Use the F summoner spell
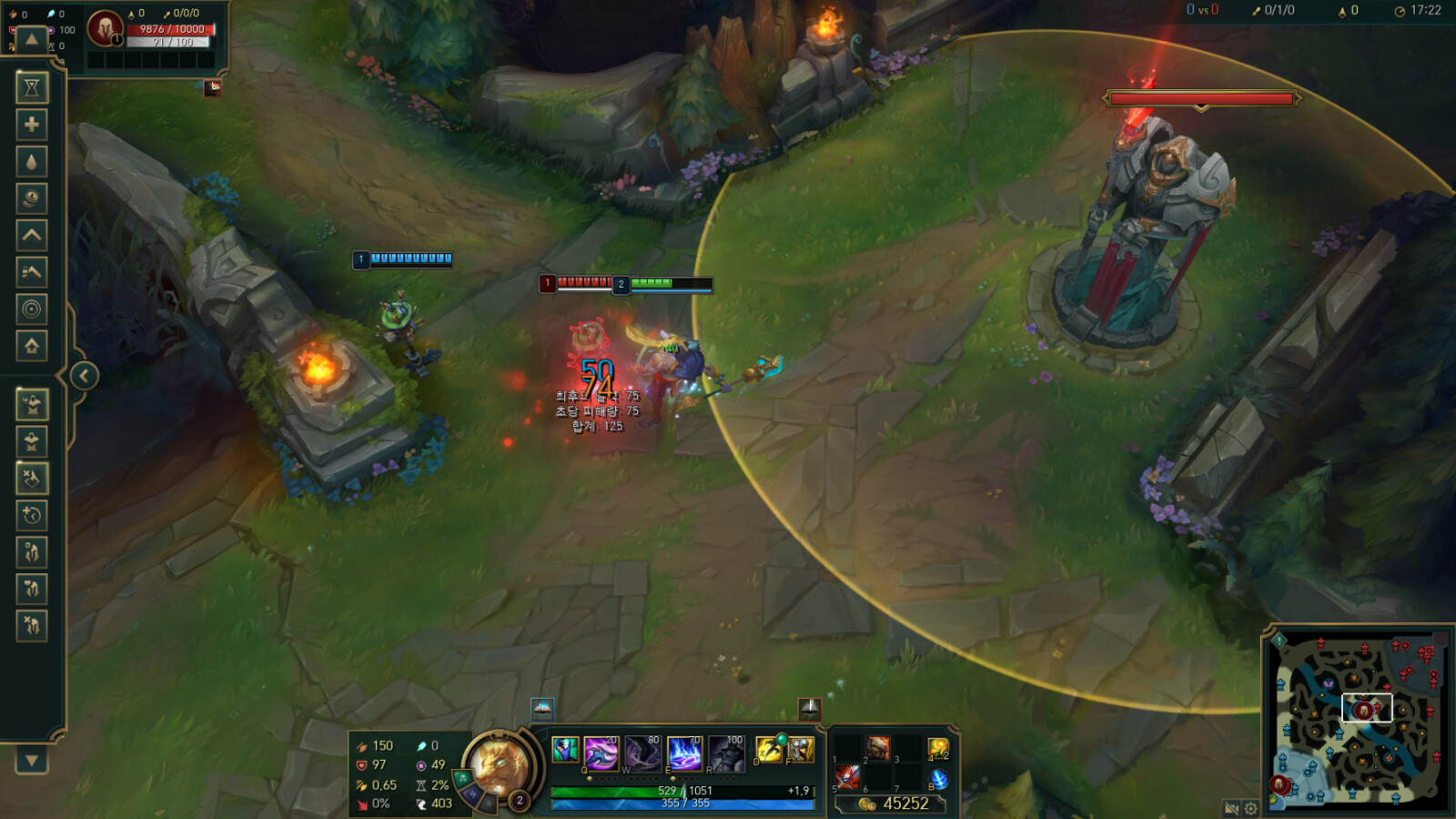 (801, 749)
